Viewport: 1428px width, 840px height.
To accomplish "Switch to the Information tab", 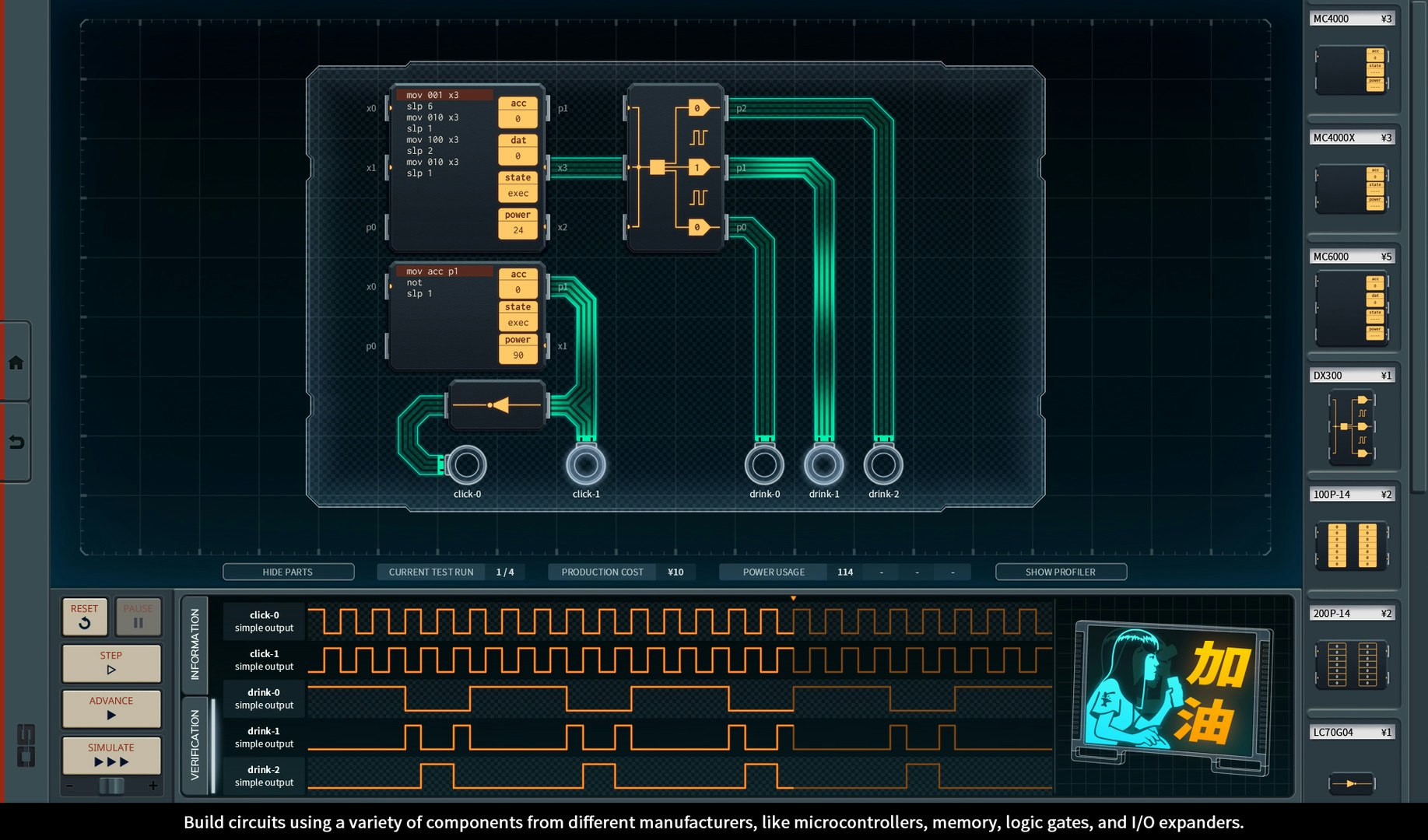I will (195, 644).
